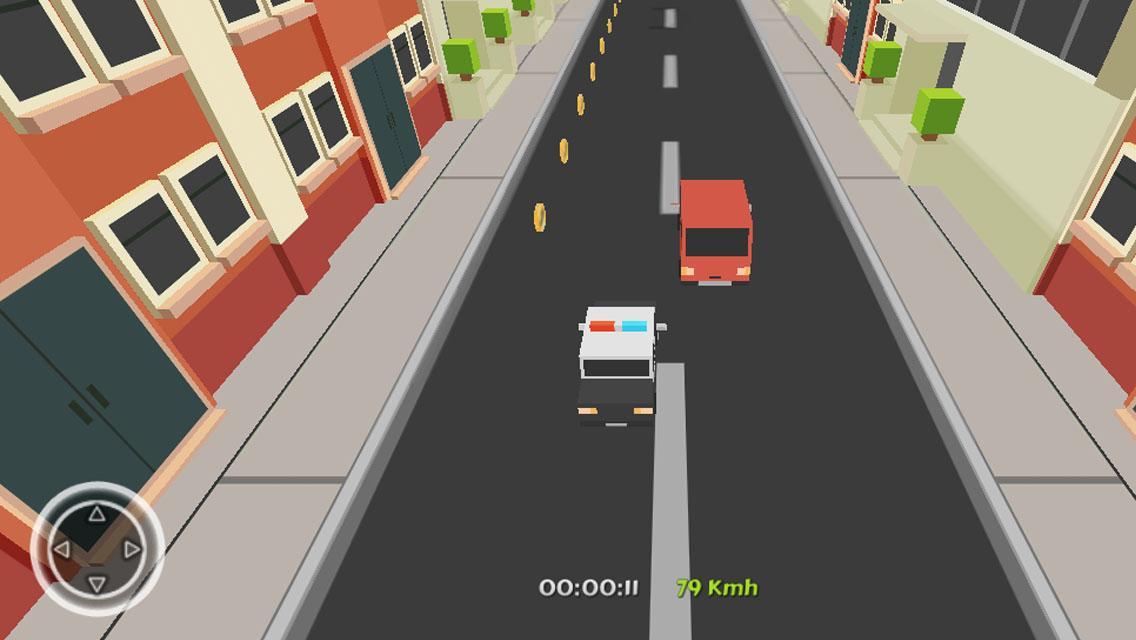Steer left with the d-pad left arrow
Screen dimensions: 1136x640
62,549
